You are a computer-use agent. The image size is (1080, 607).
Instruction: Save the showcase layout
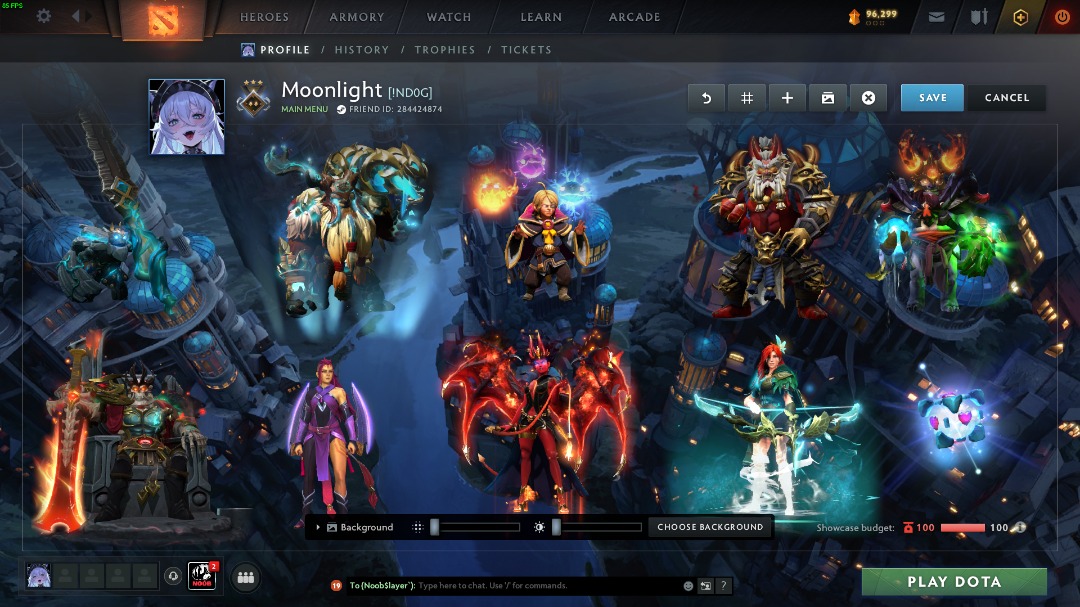click(x=932, y=98)
